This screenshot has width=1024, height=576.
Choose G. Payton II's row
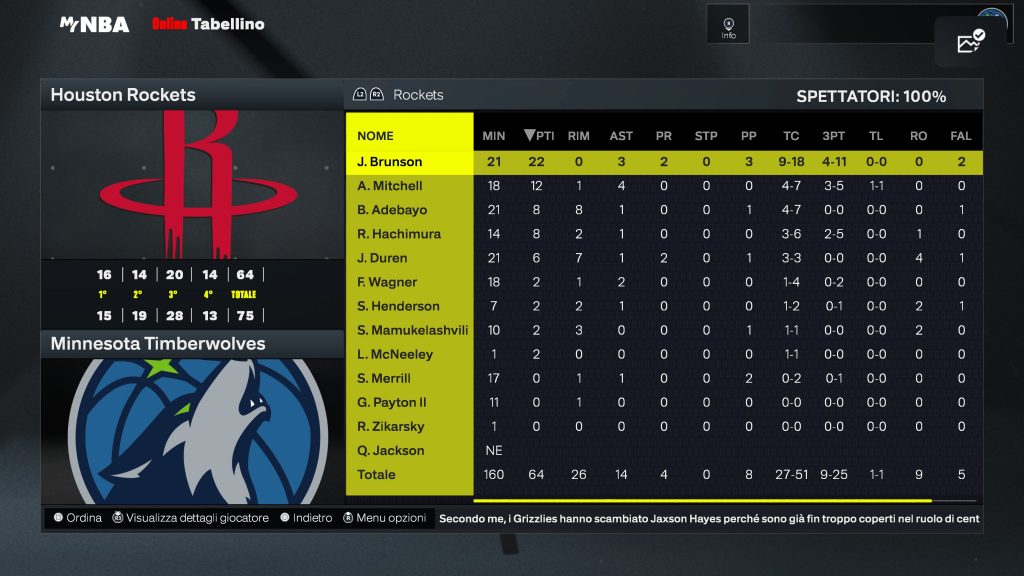pyautogui.click(x=392, y=402)
